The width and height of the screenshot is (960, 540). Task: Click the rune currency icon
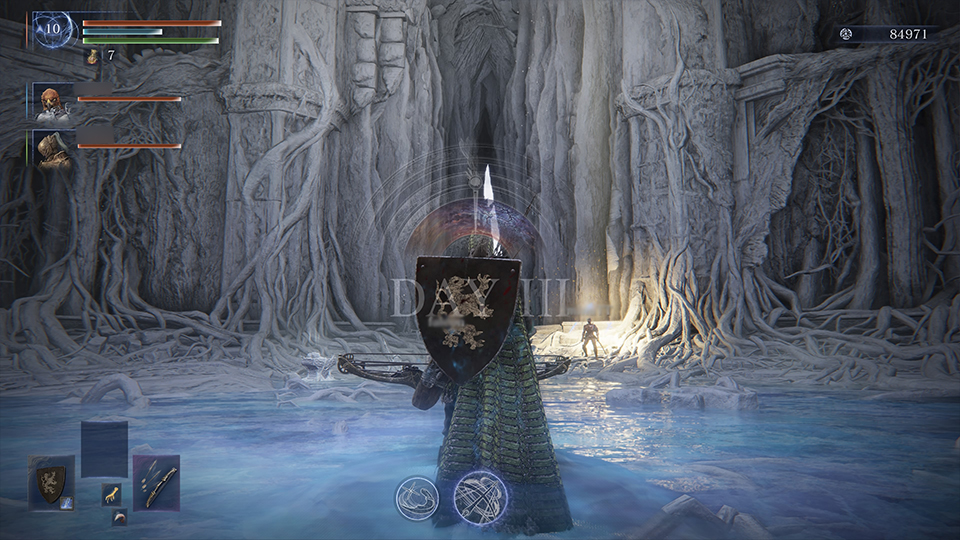(846, 34)
